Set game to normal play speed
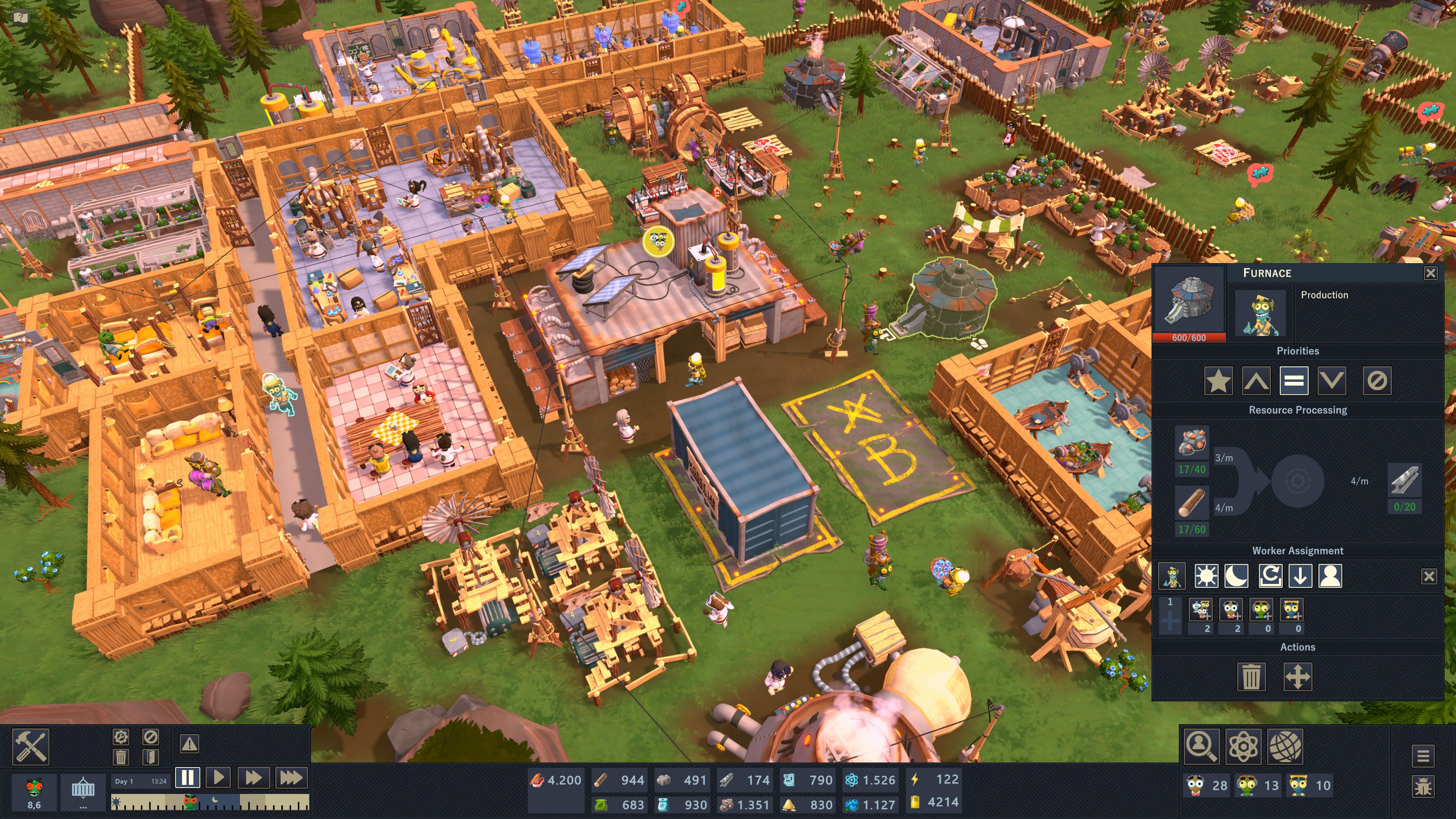1456x819 pixels. [x=219, y=778]
